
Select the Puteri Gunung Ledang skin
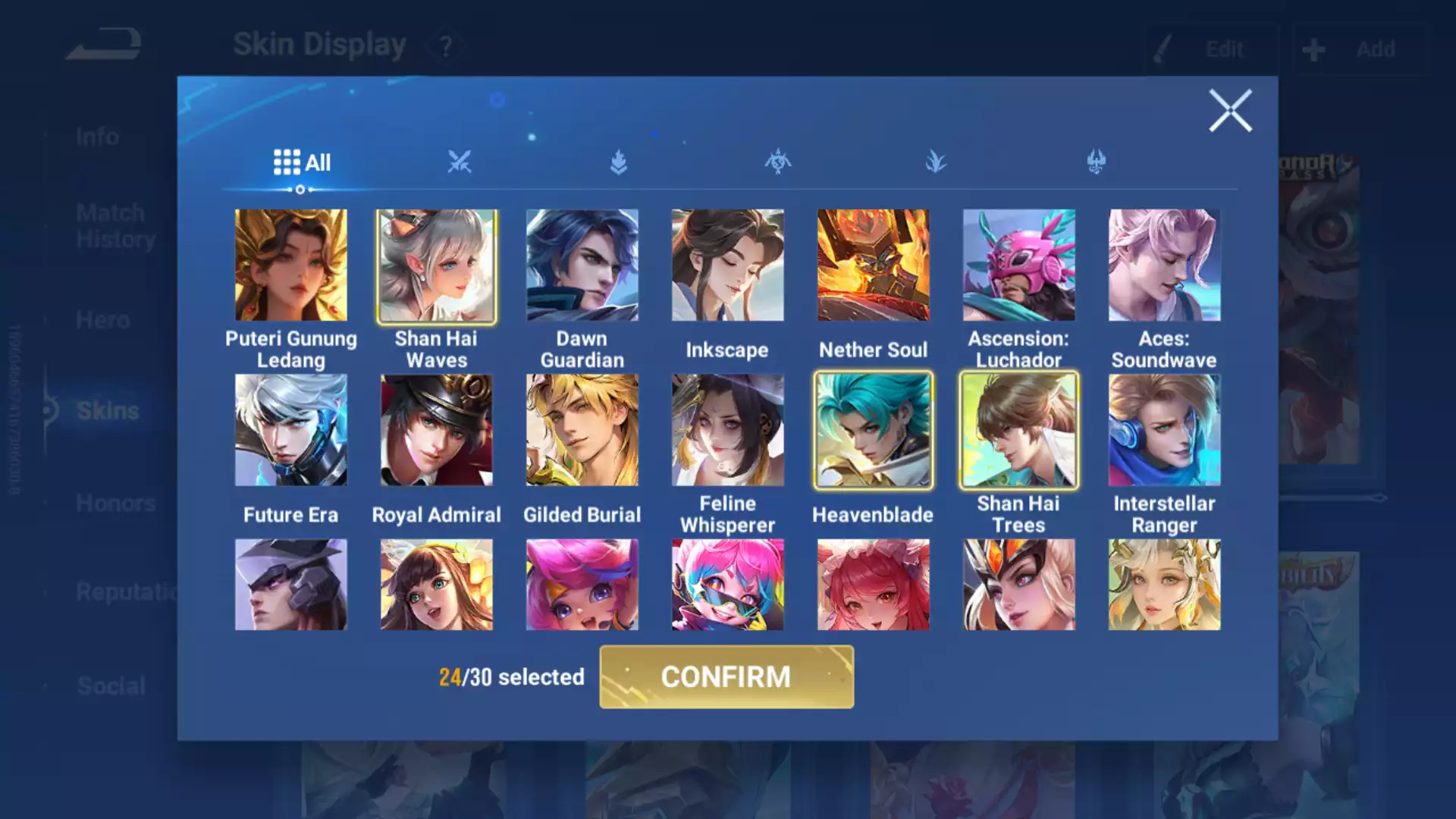(291, 265)
